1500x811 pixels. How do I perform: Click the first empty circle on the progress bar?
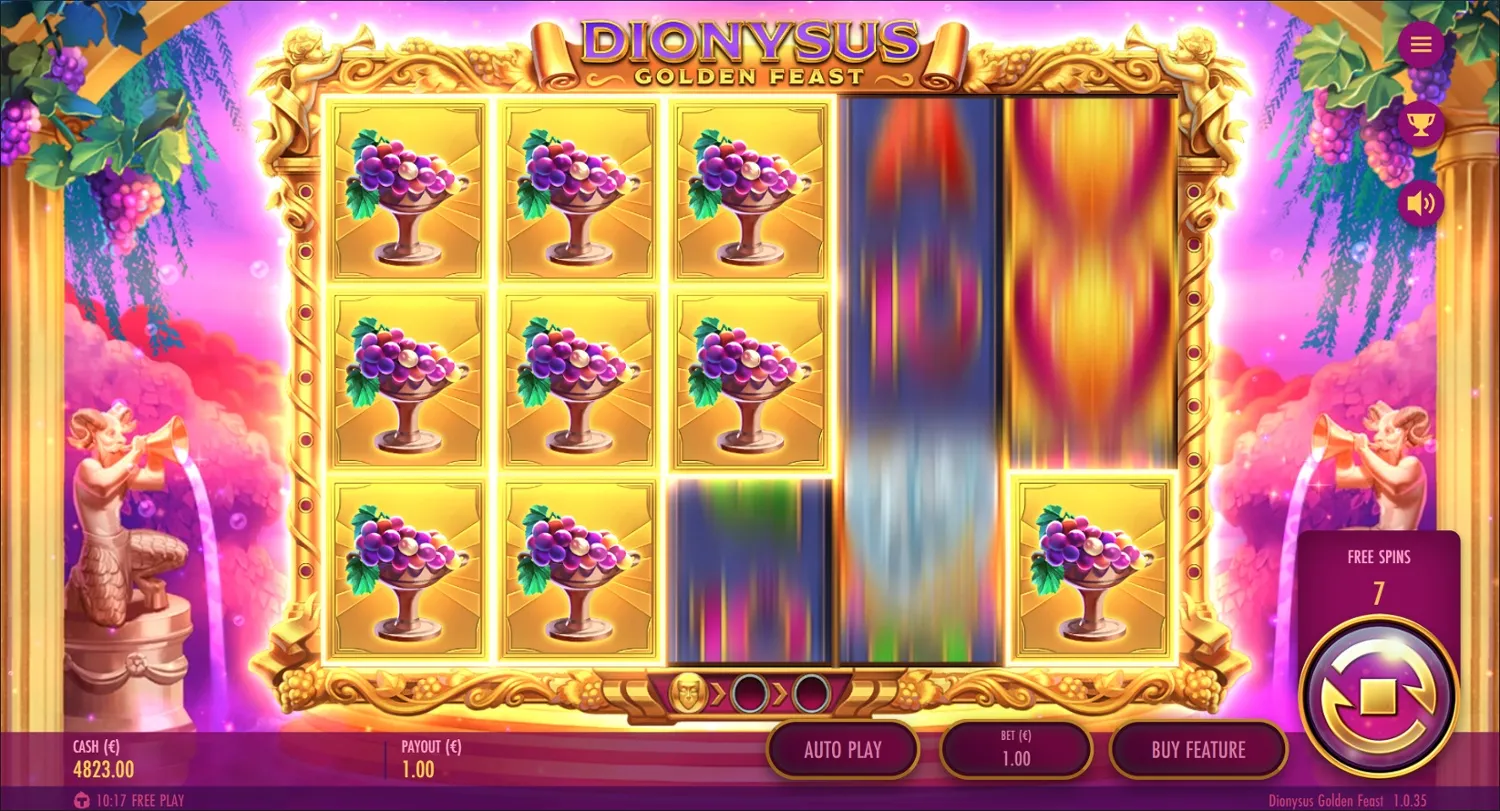(750, 692)
